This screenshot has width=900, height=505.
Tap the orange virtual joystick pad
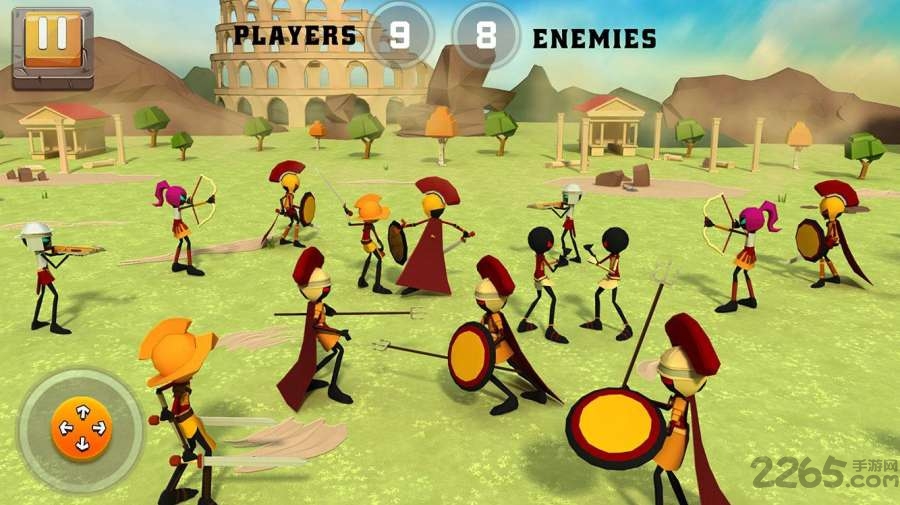click(81, 429)
